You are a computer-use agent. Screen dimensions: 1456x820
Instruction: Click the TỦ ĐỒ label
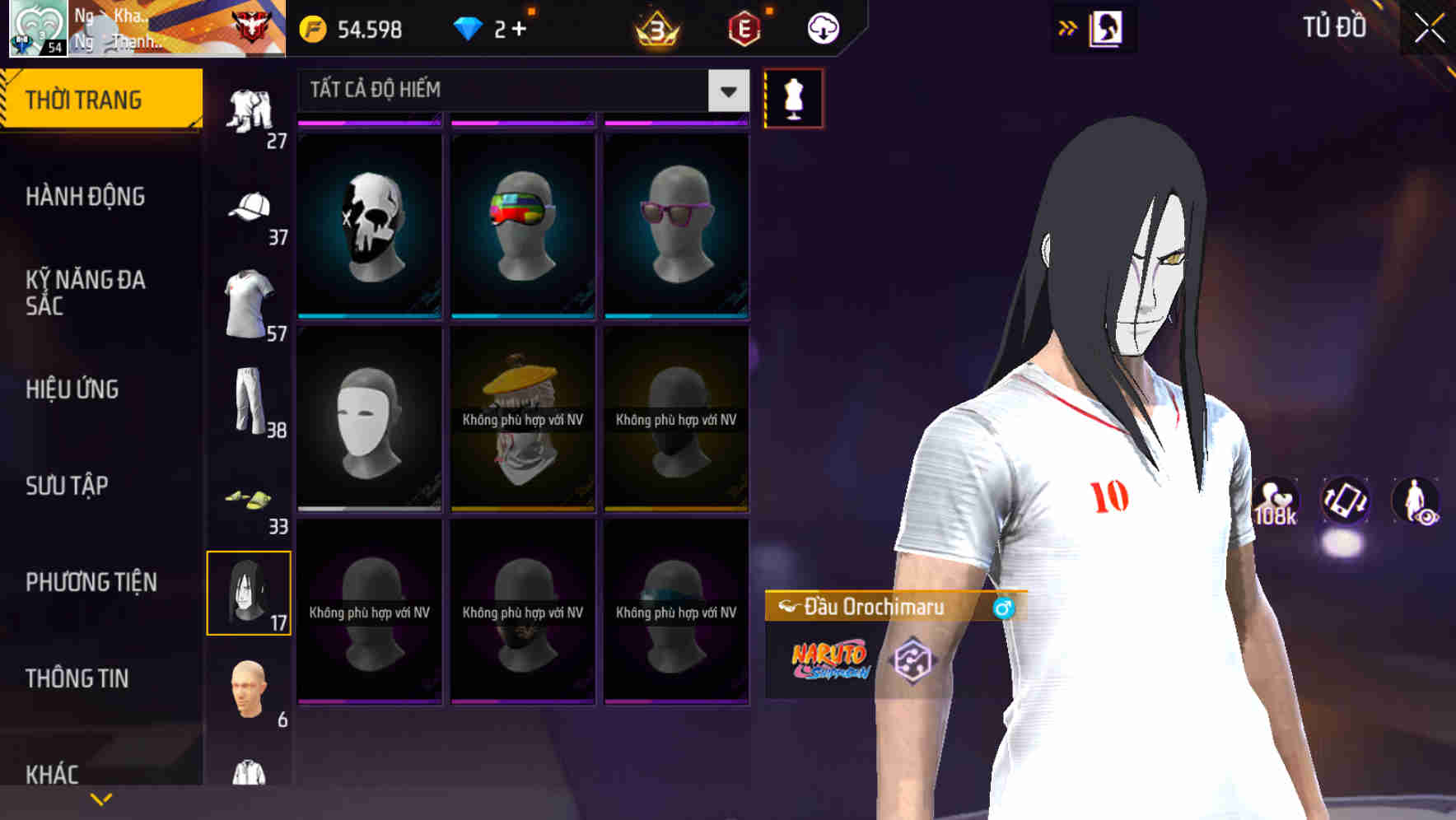point(1336,27)
